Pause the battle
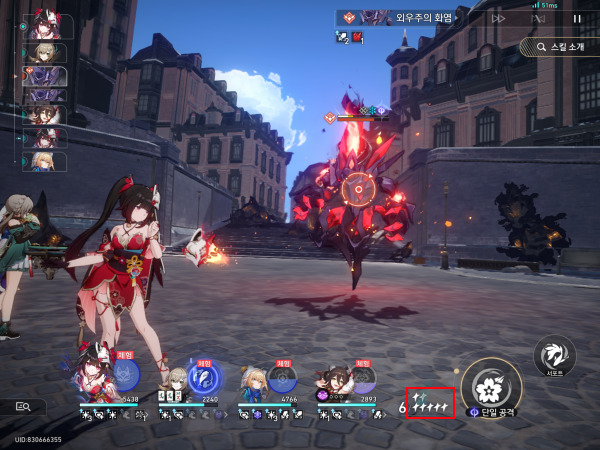Image resolution: width=600 pixels, height=450 pixels. coord(576,18)
